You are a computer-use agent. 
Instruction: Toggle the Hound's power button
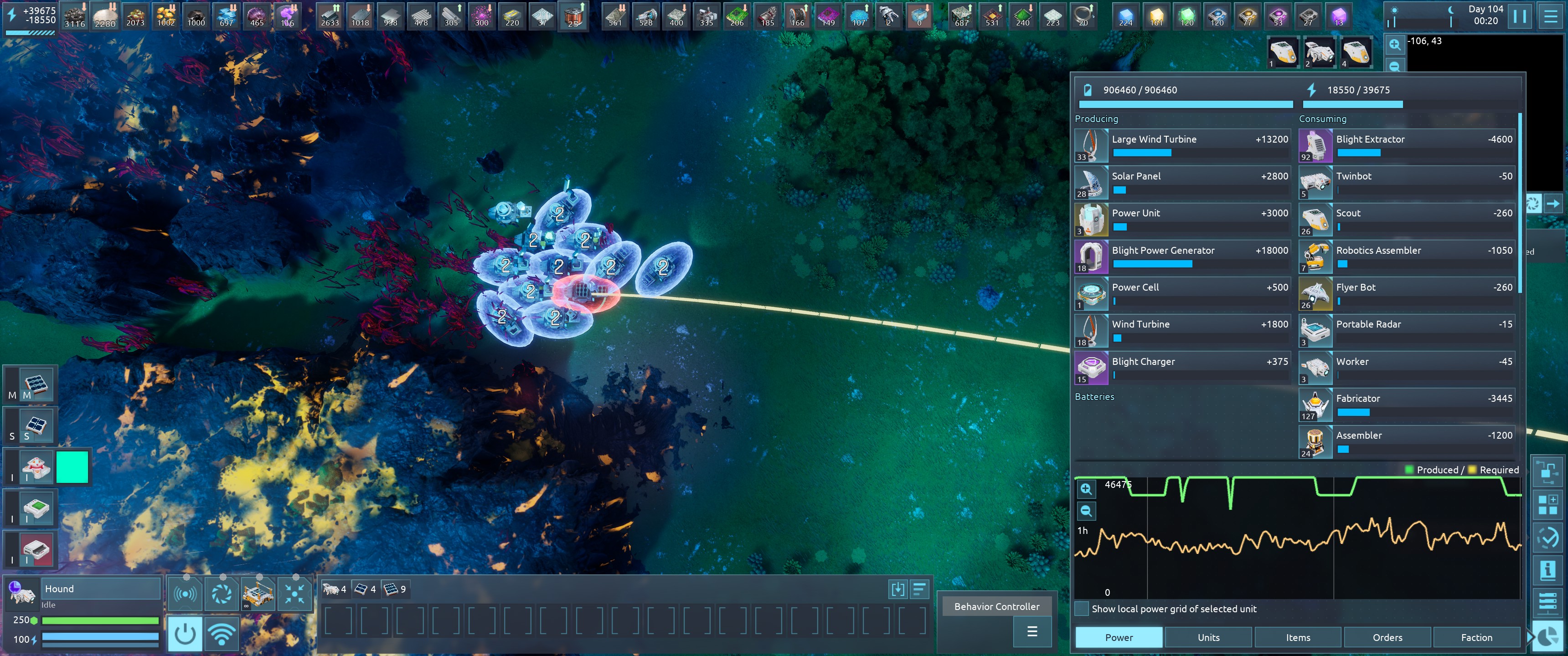coord(185,634)
